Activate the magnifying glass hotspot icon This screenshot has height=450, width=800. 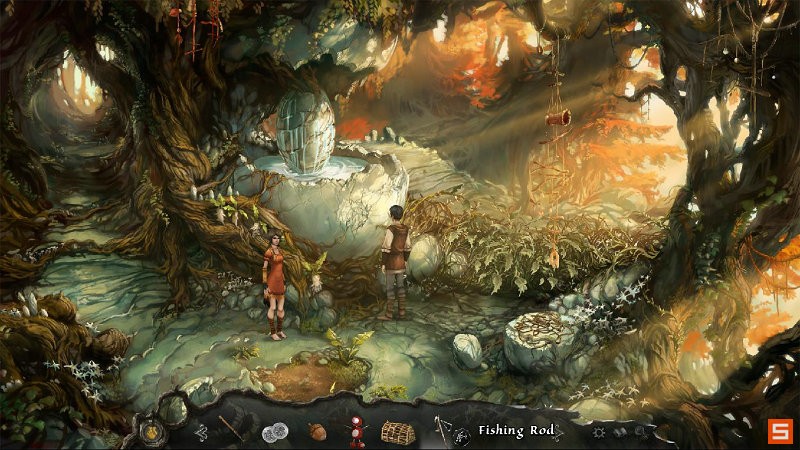click(641, 432)
